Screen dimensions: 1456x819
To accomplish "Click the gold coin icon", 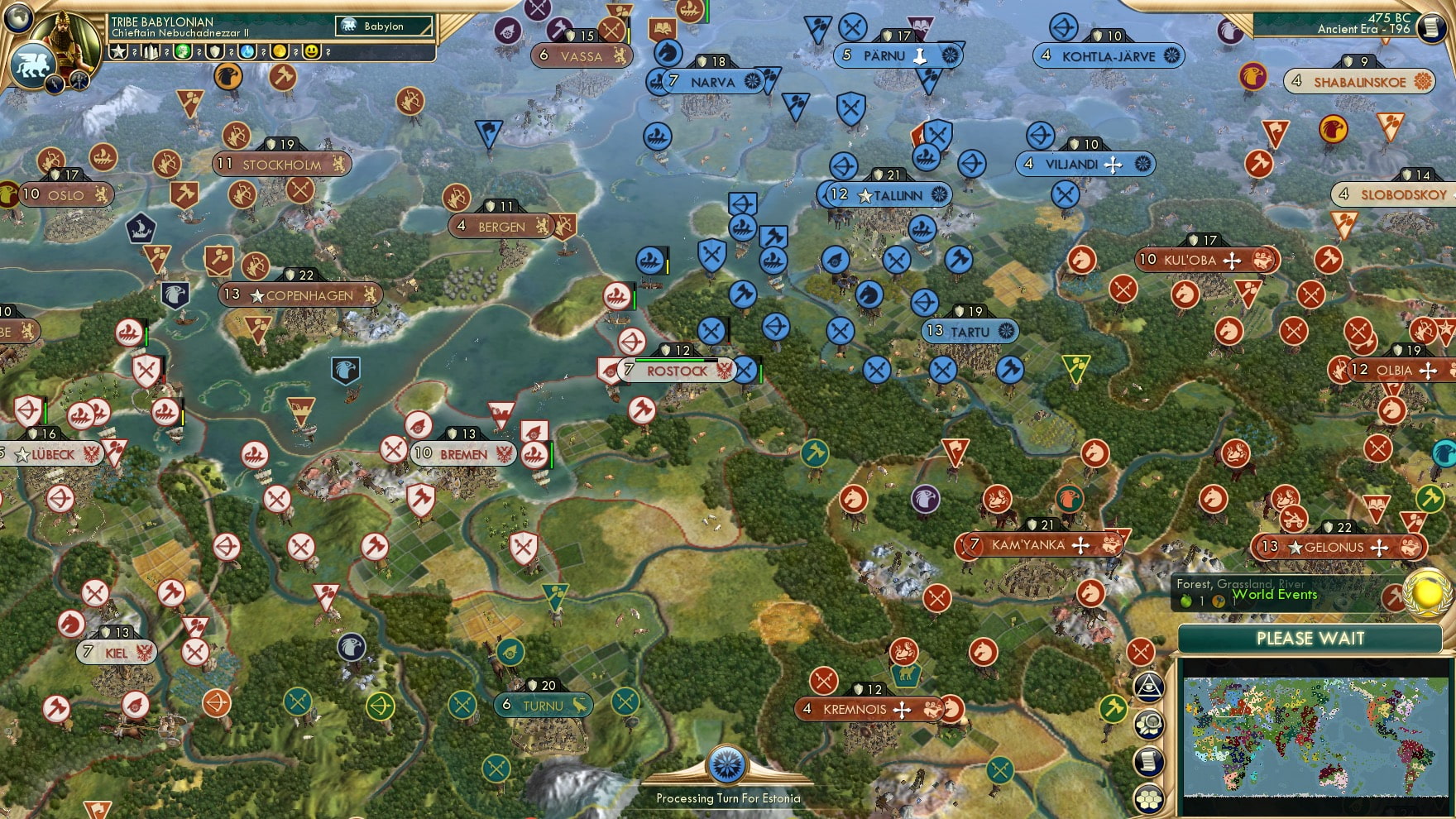I will pyautogui.click(x=280, y=52).
